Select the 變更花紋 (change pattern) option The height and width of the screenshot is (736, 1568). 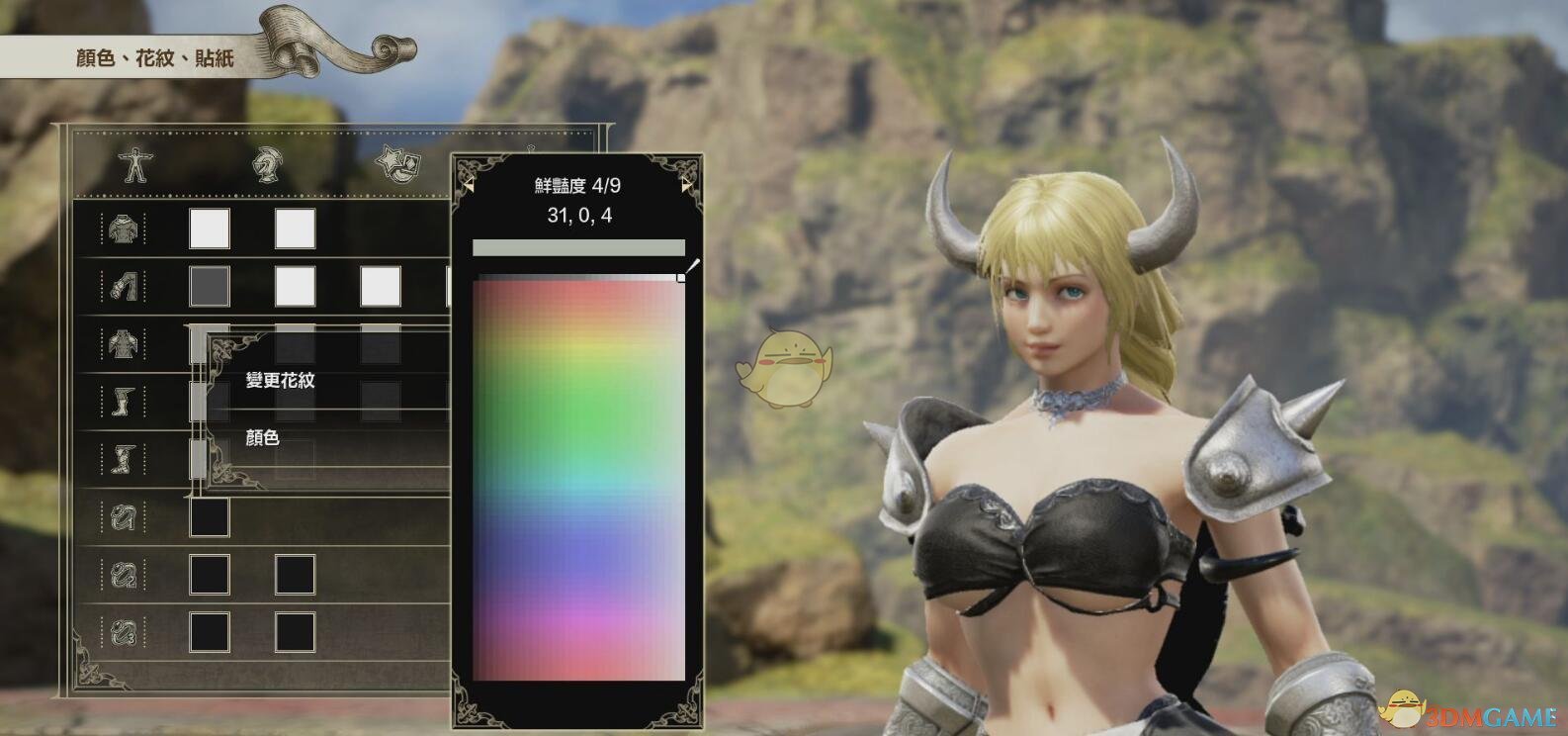pyautogui.click(x=280, y=381)
